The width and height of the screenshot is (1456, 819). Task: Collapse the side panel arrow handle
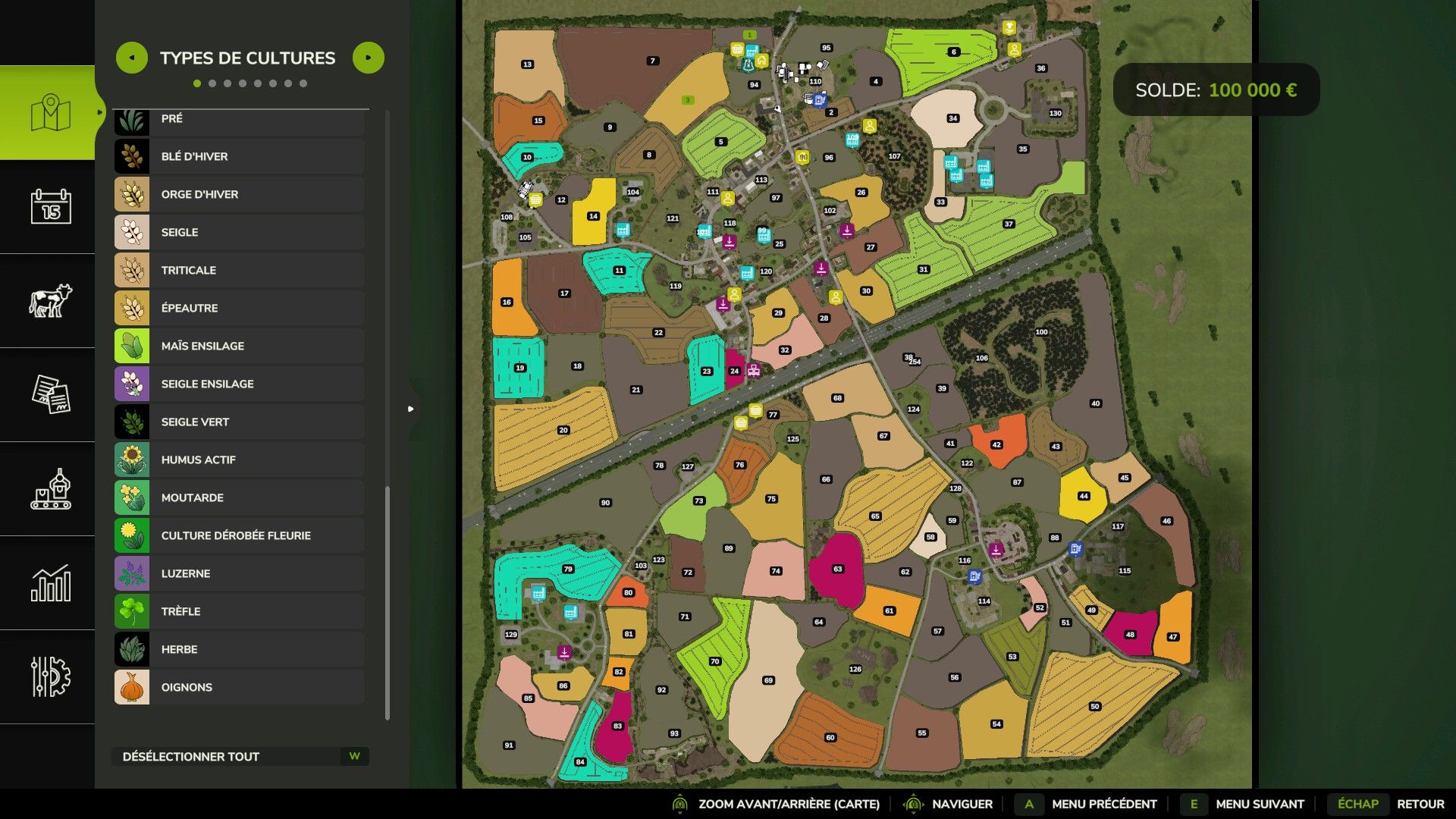tap(410, 409)
